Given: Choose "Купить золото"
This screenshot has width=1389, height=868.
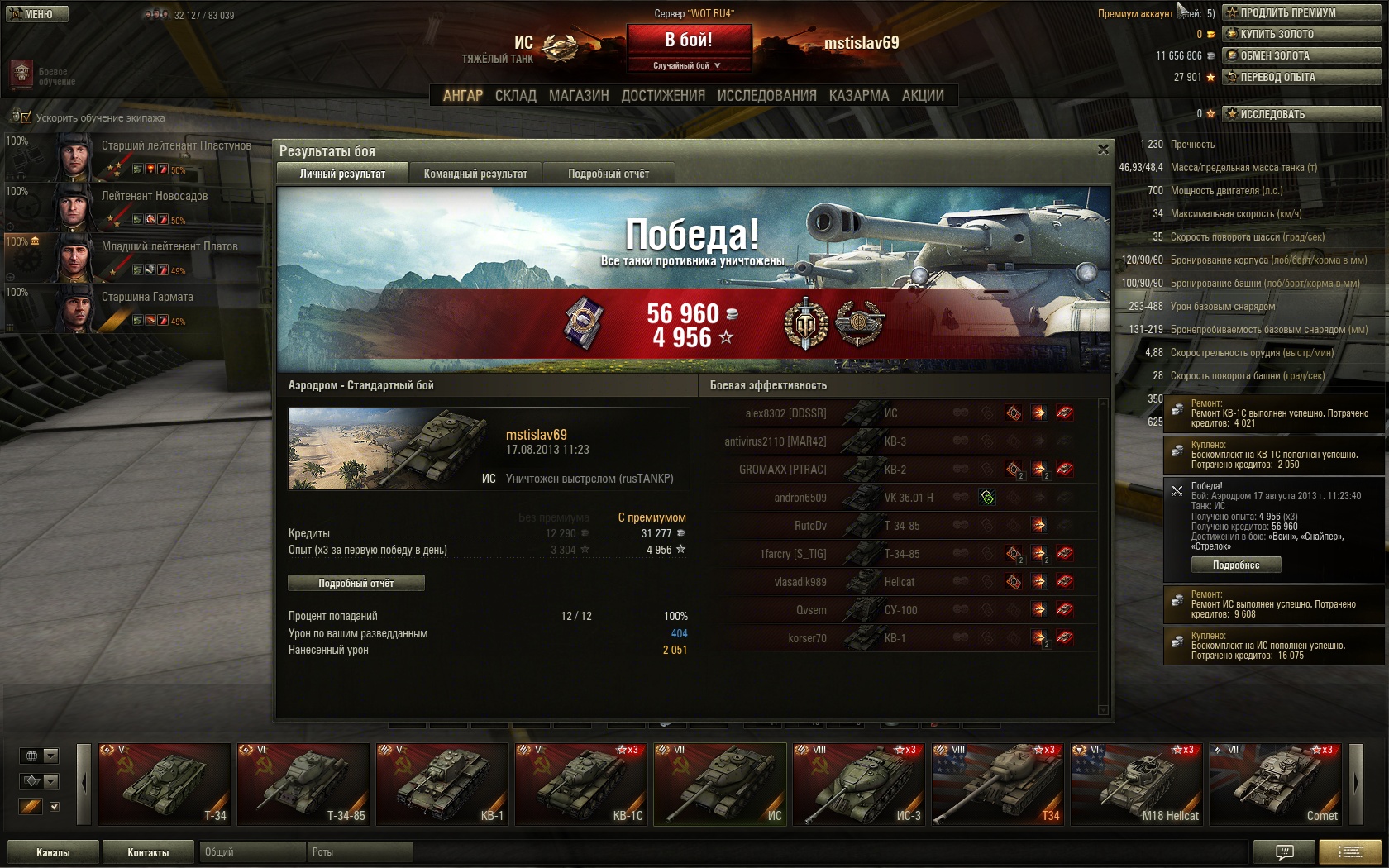Looking at the screenshot, I should point(1301,34).
